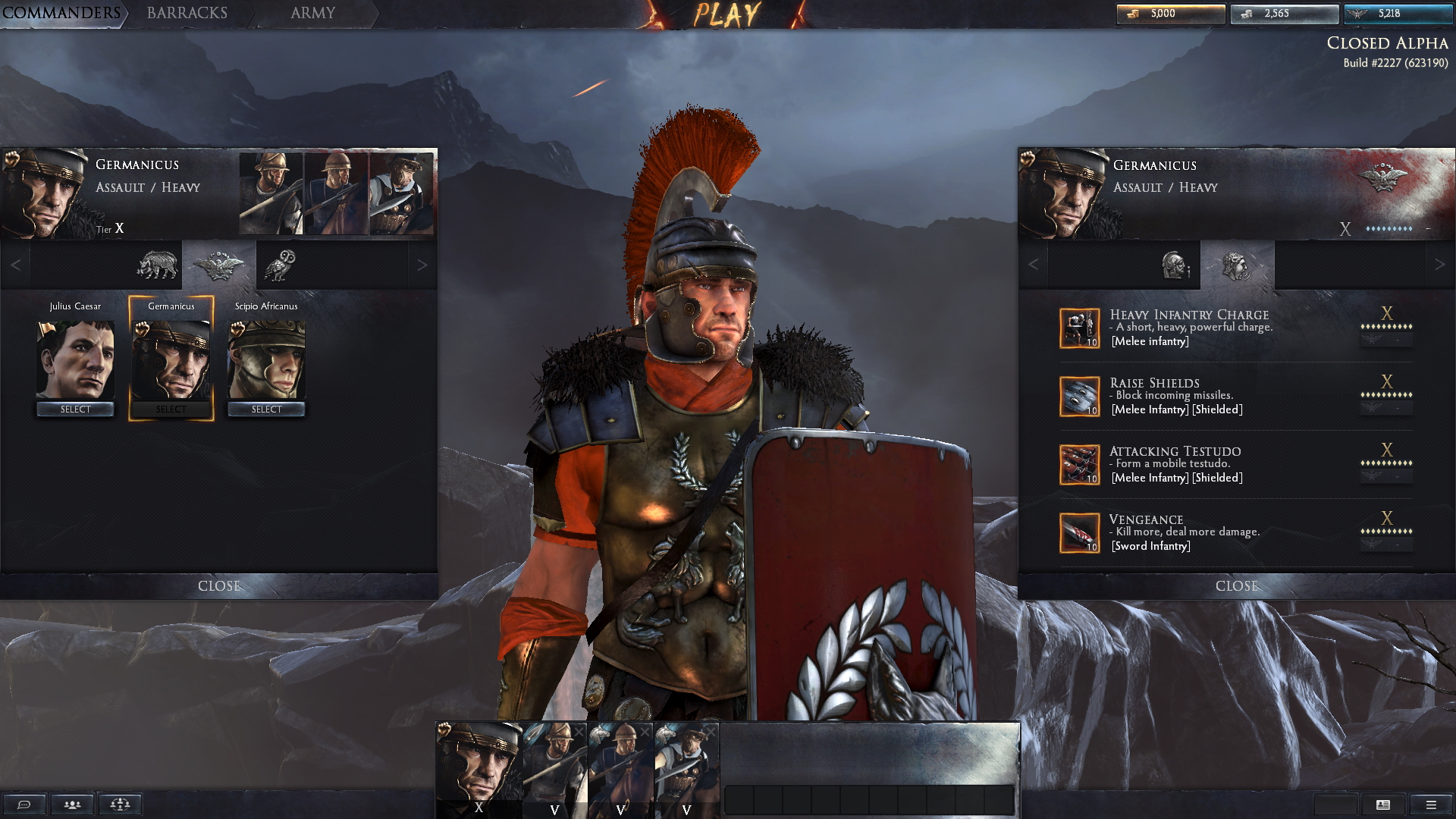The image size is (1456, 819).
Task: Switch to the BARRACKS tab
Action: (187, 13)
